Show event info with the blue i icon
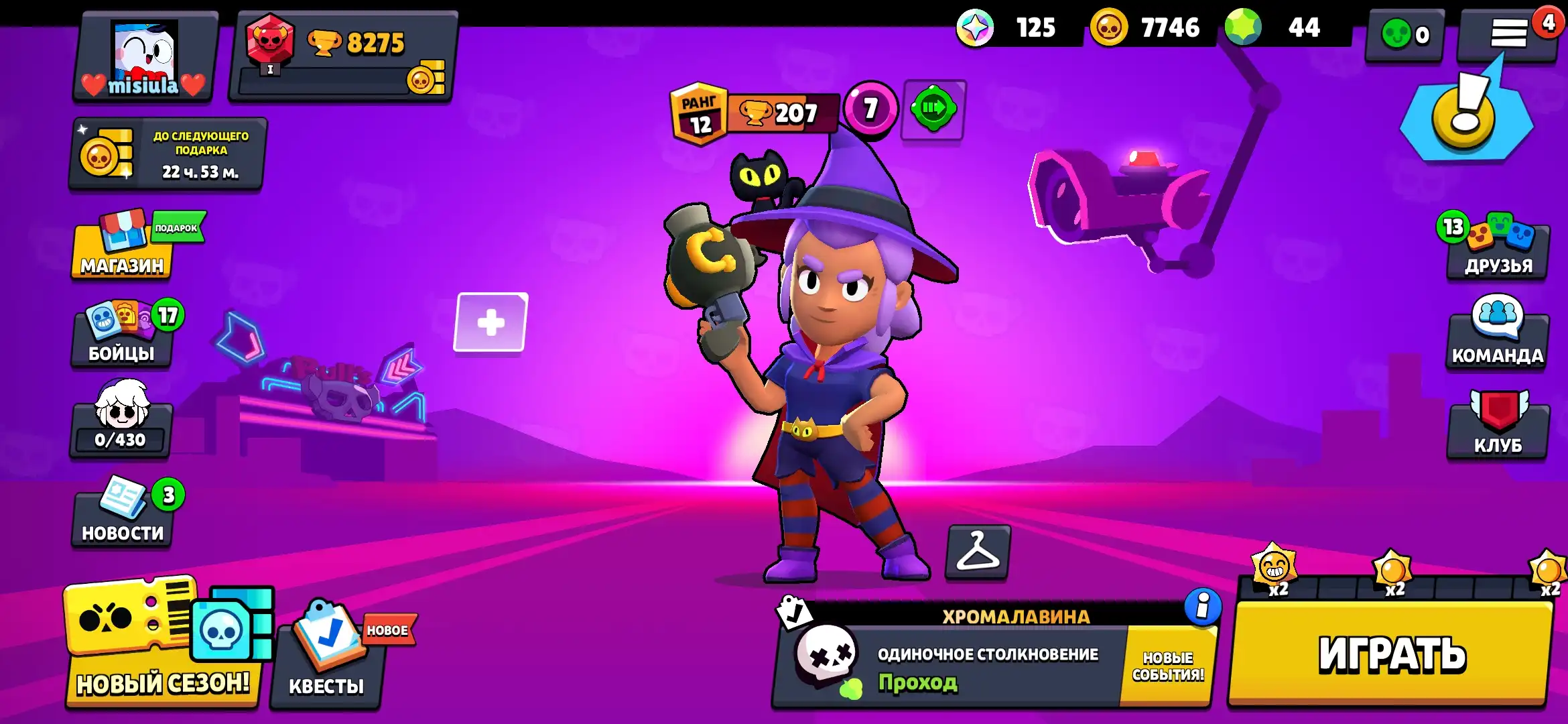1568x724 pixels. coord(1202,607)
